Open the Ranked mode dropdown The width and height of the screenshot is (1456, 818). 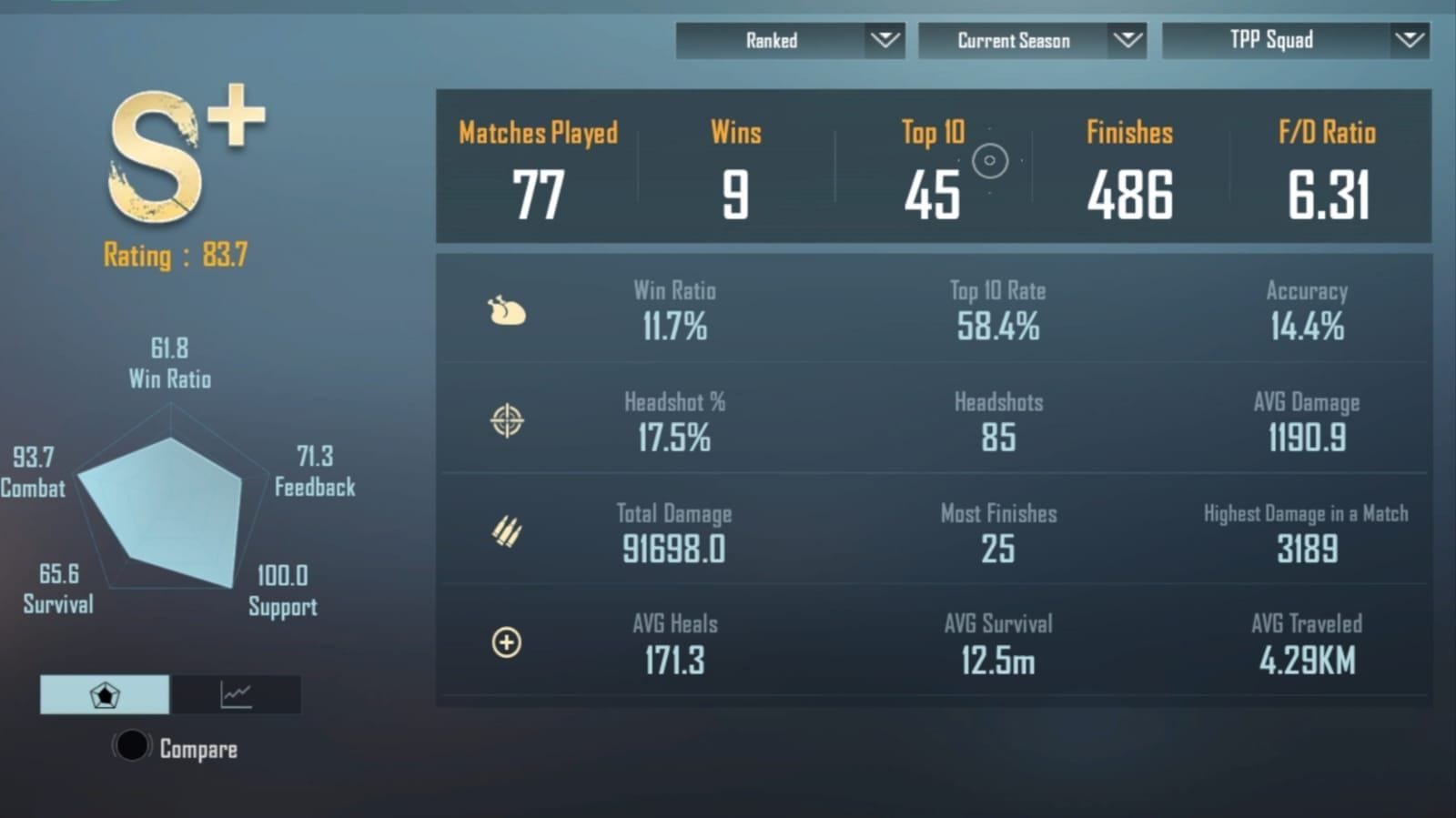pos(790,40)
